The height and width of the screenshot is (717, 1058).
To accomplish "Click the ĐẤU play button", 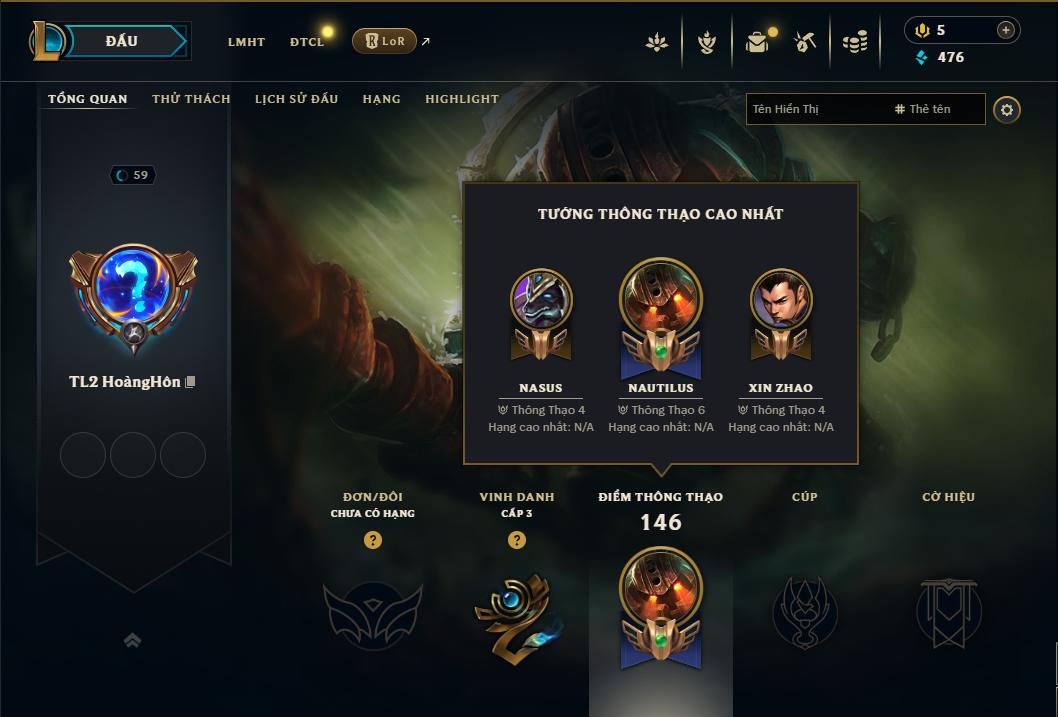I will (x=121, y=41).
